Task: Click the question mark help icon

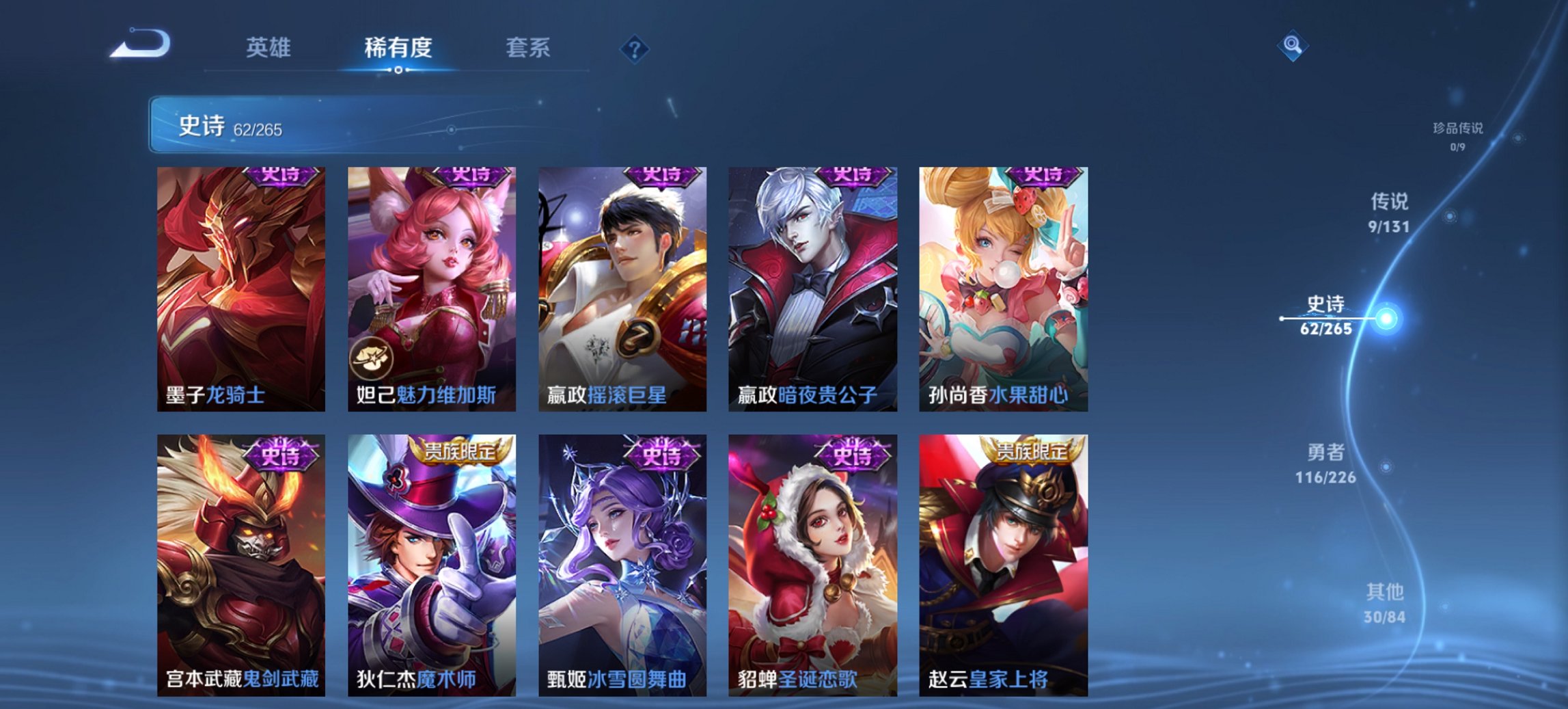Action: (635, 49)
